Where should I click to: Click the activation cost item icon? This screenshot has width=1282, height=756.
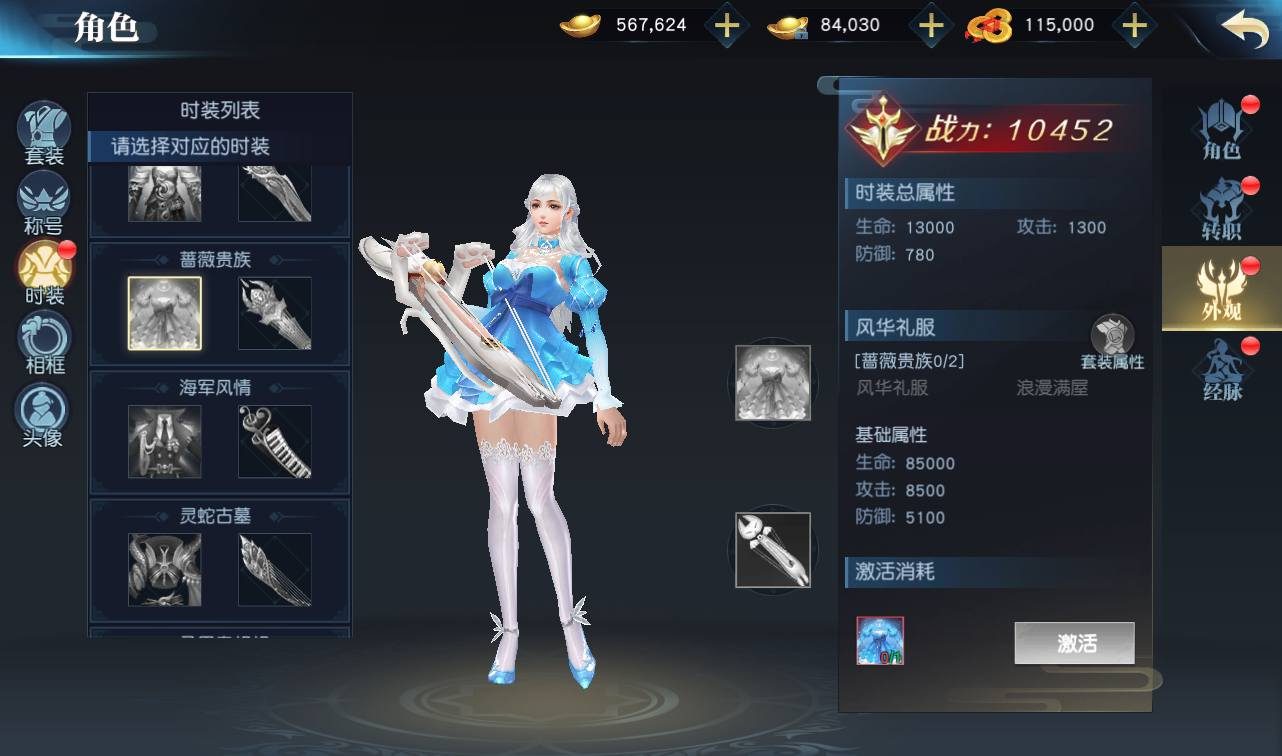click(880, 641)
